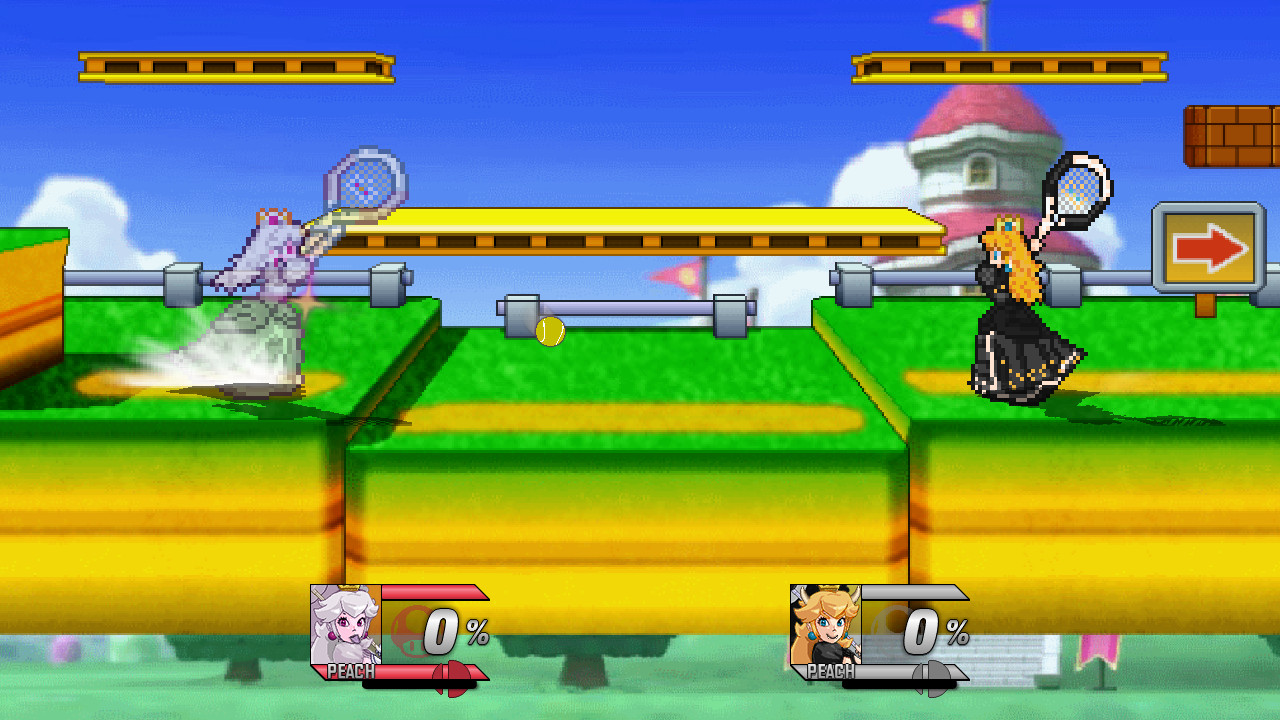Click the white Peach character portrait
The width and height of the screenshot is (1280, 720).
tap(345, 625)
